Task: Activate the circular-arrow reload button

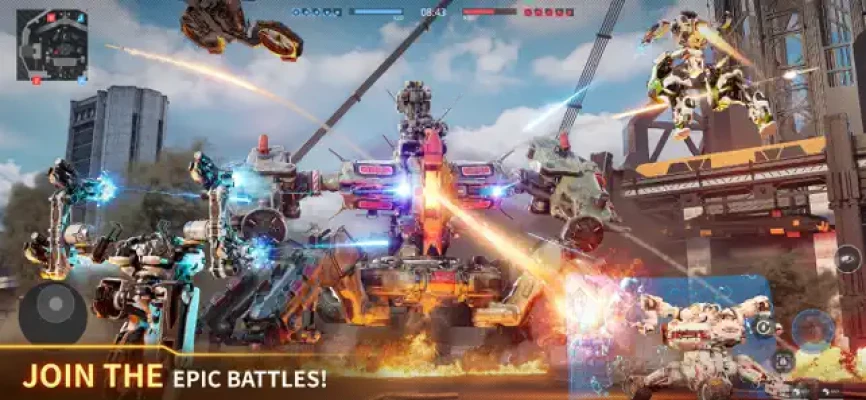Action: tap(765, 327)
